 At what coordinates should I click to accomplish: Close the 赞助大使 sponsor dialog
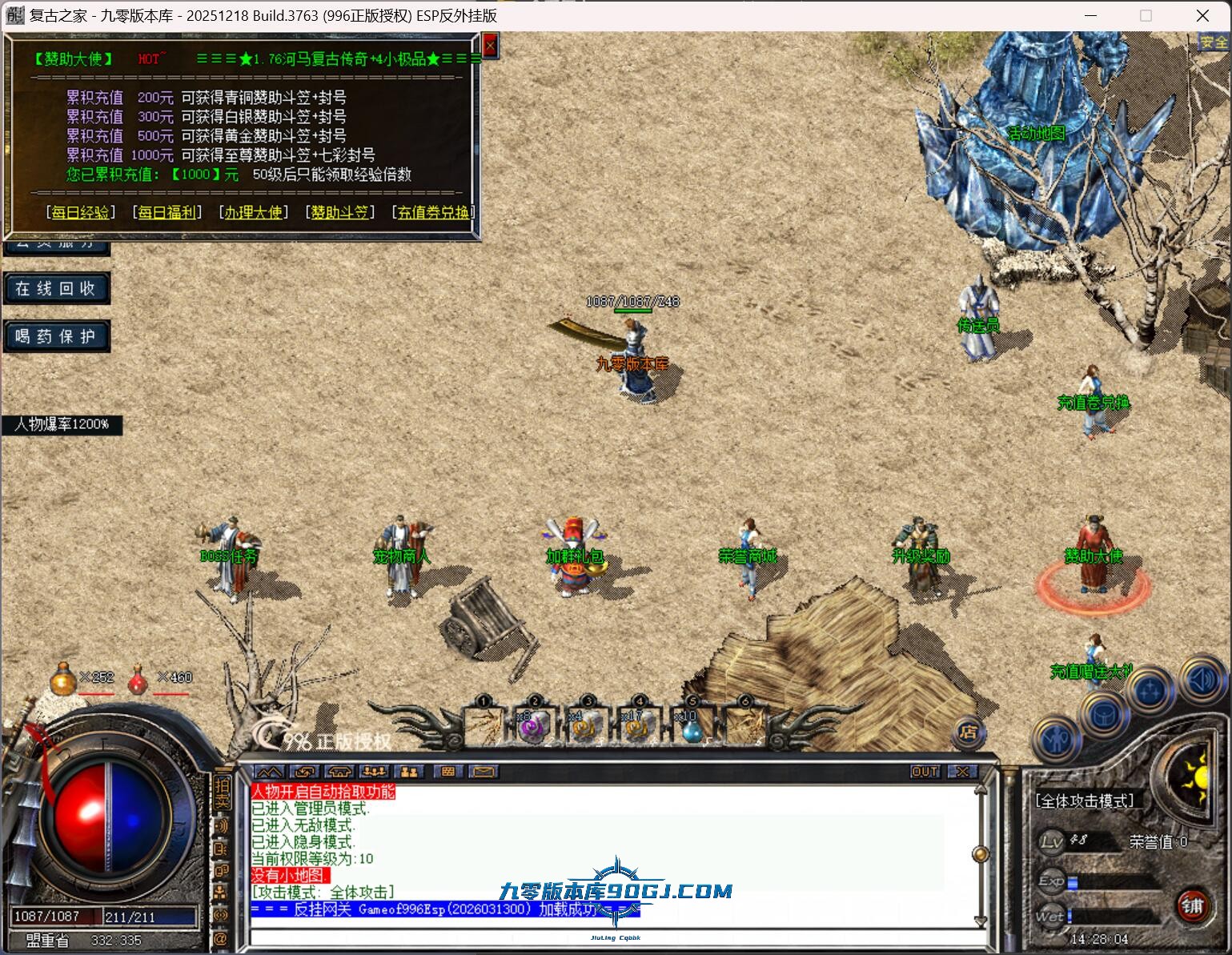(x=490, y=46)
